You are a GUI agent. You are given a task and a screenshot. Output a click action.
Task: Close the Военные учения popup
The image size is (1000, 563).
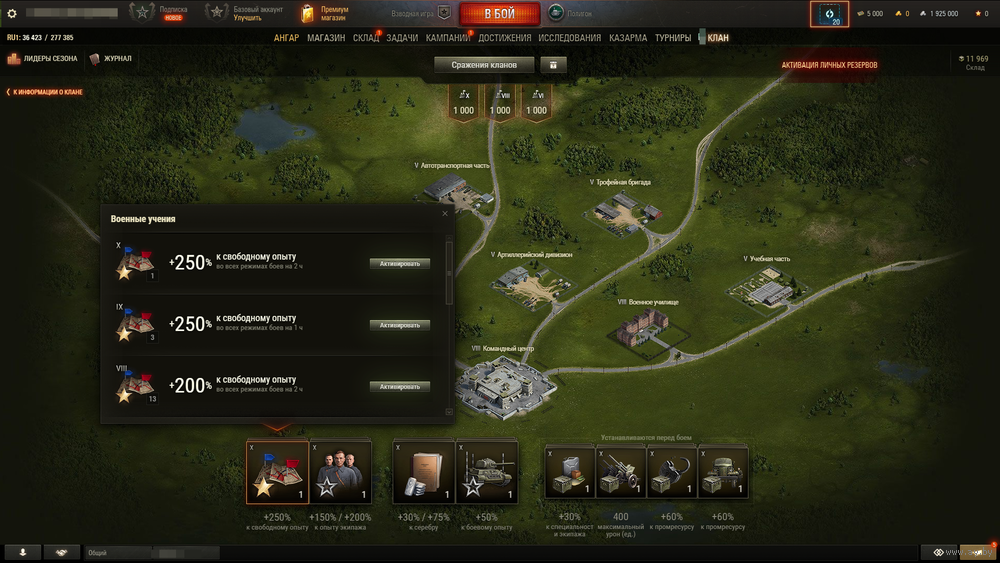click(x=445, y=213)
